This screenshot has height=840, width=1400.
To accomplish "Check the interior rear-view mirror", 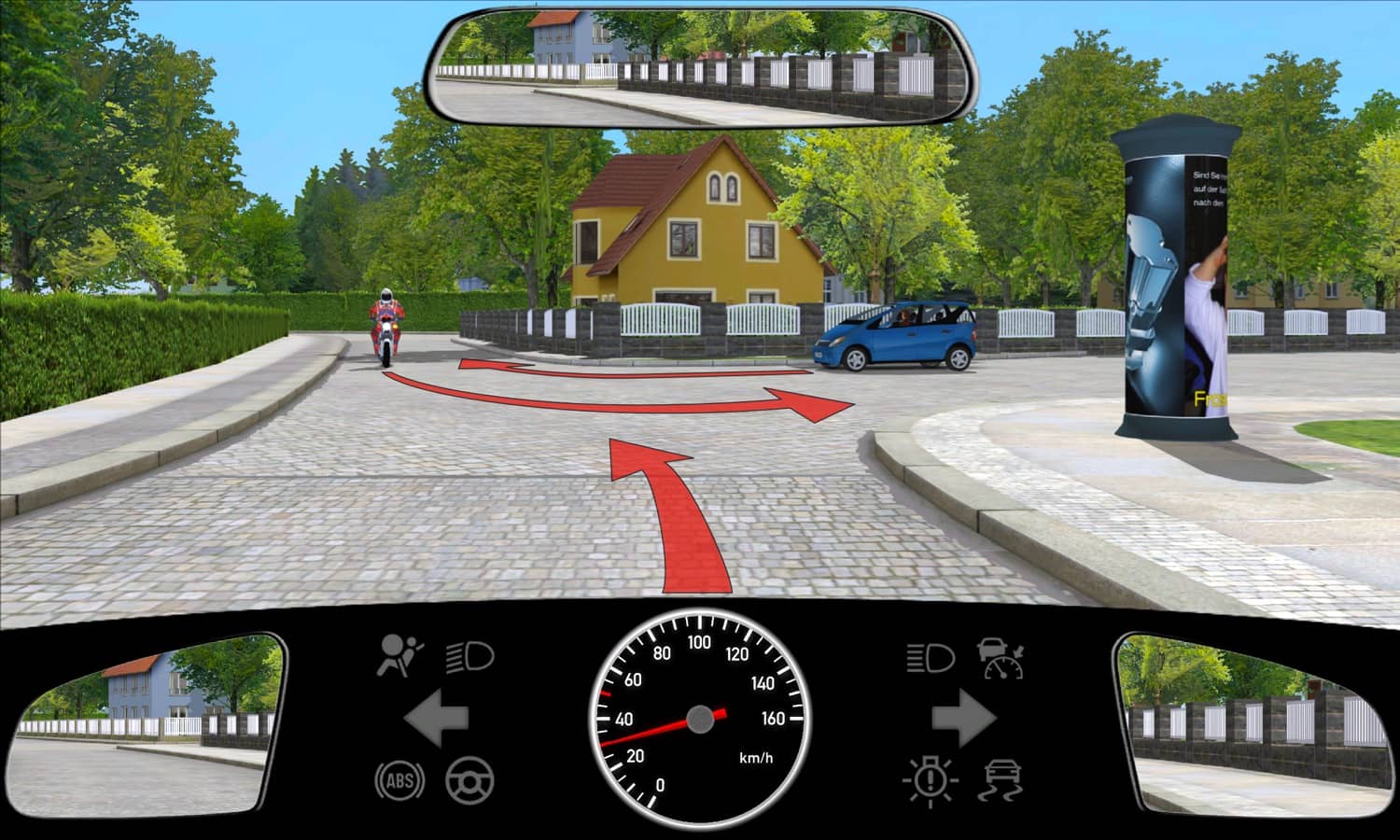I will pos(702,67).
